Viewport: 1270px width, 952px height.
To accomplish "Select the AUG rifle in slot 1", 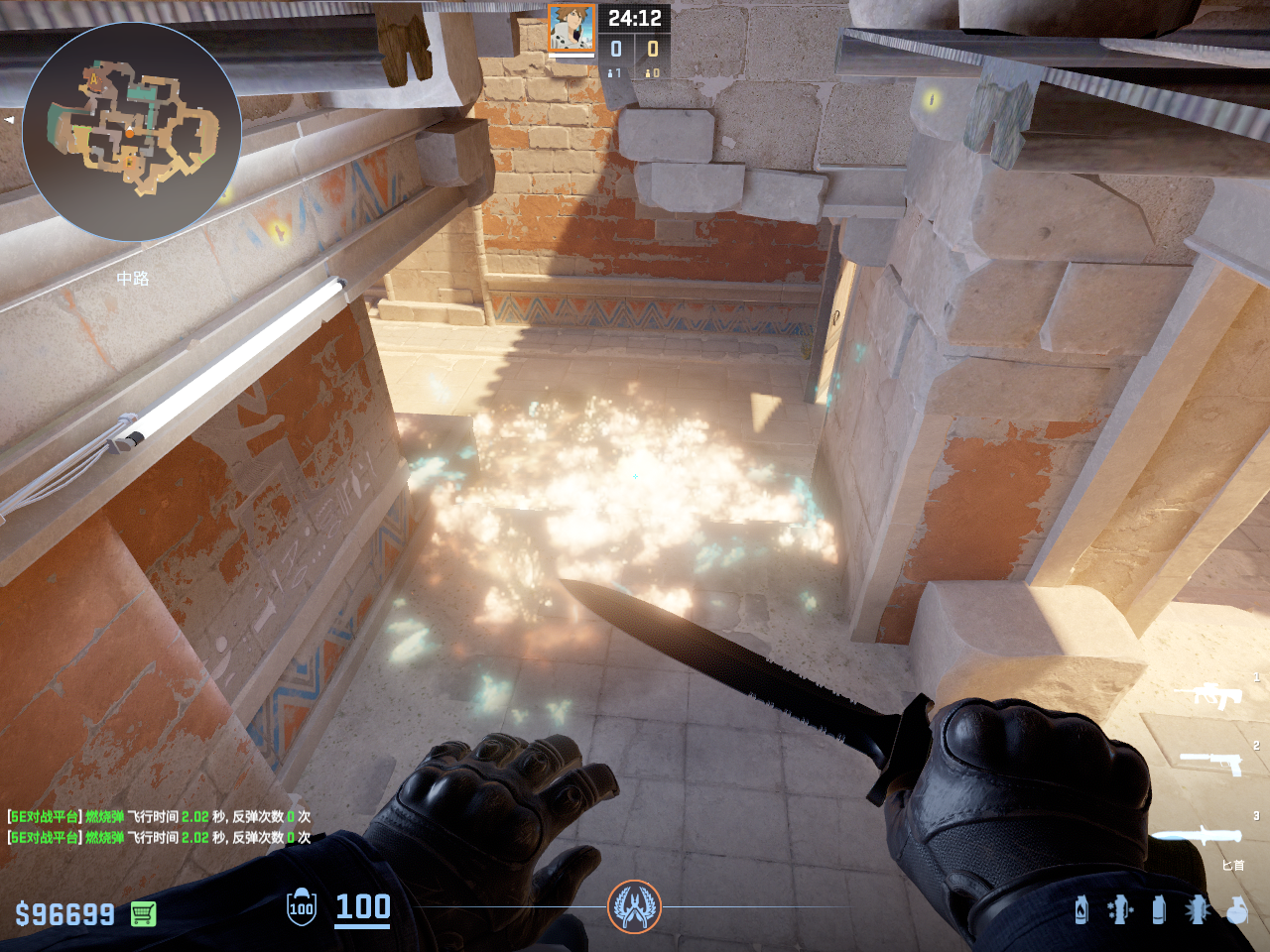I will coord(1208,694).
